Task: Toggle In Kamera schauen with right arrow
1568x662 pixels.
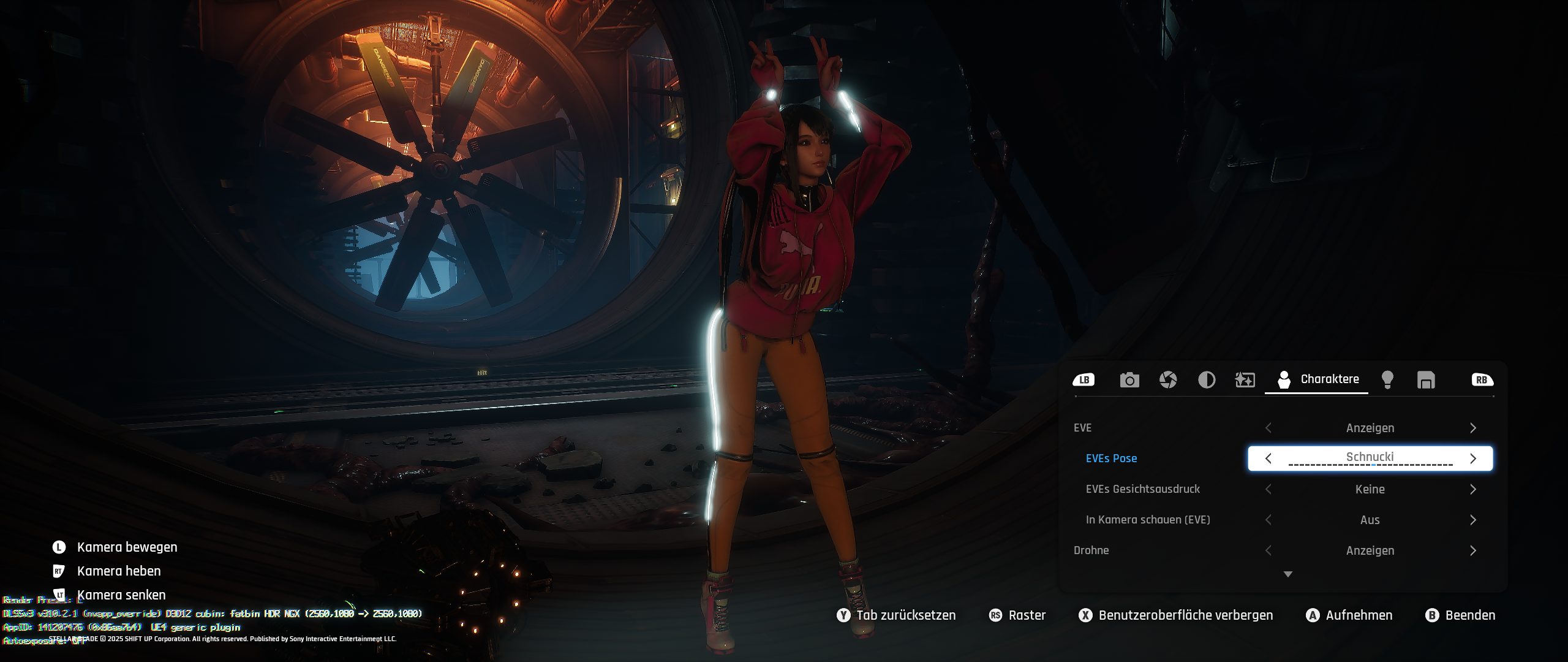Action: [1473, 520]
